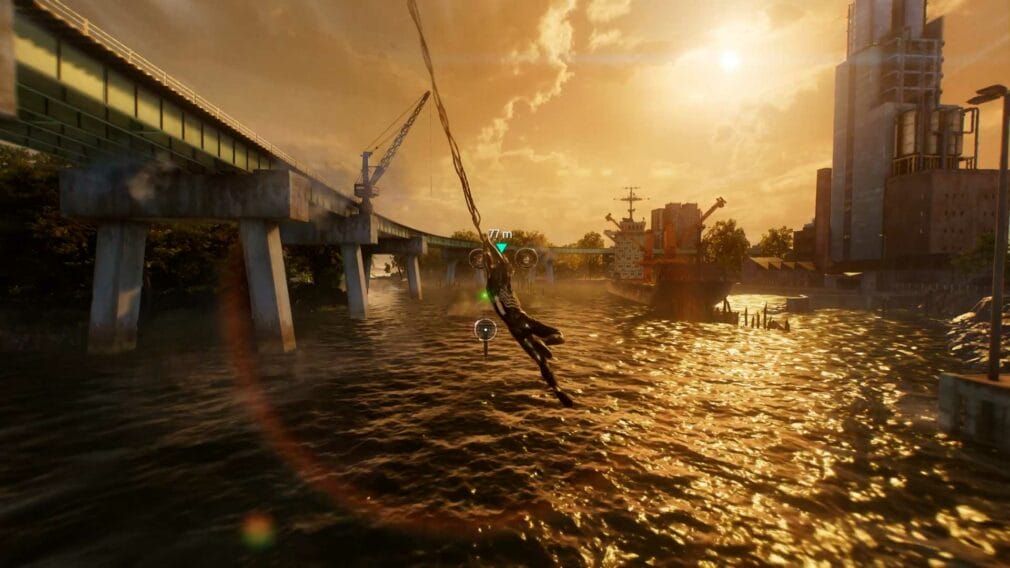The image size is (1010, 568).
Task: Click the teal objective waypoint marker
Action: click(x=501, y=247)
